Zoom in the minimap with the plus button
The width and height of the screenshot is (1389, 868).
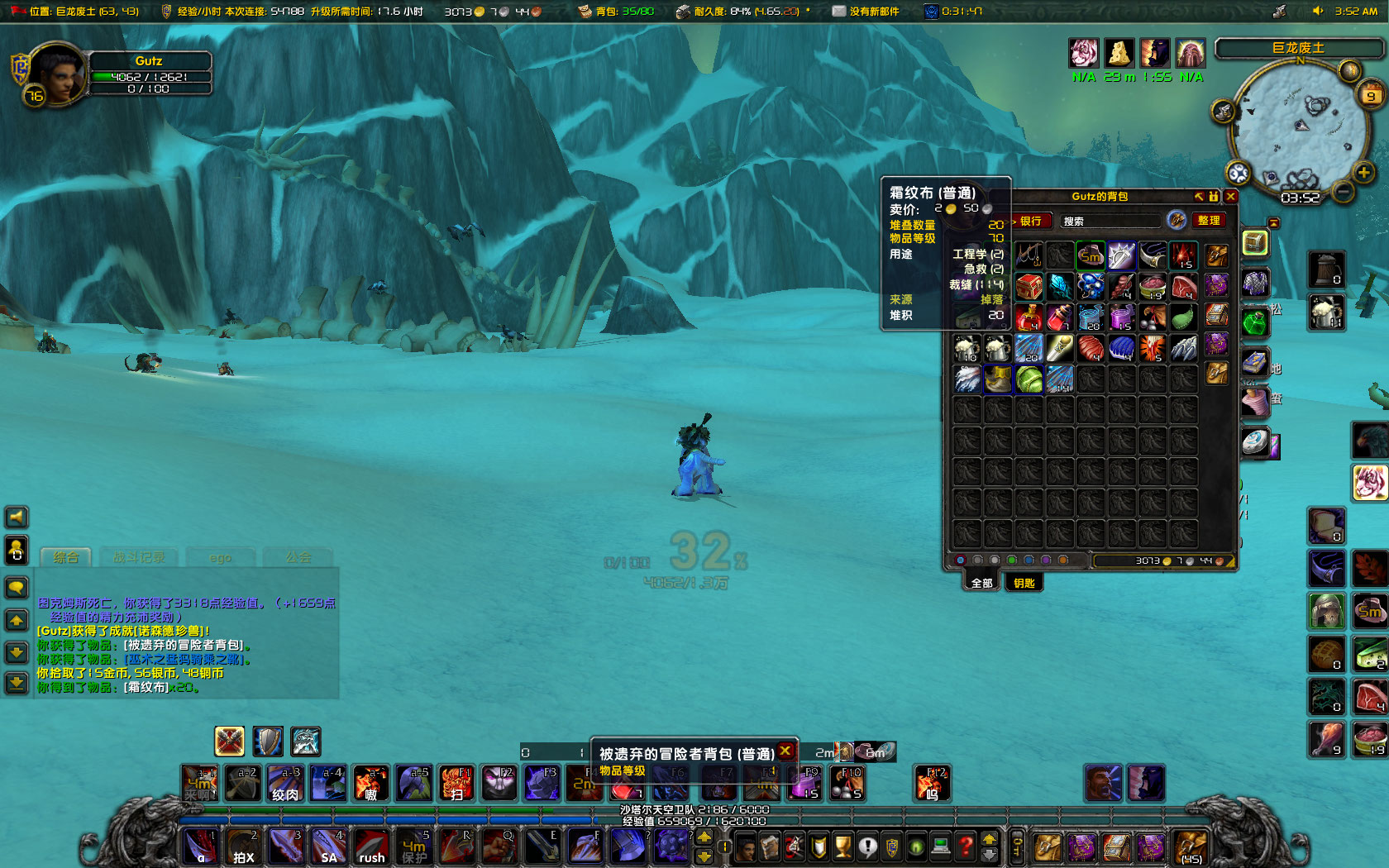[x=1363, y=172]
